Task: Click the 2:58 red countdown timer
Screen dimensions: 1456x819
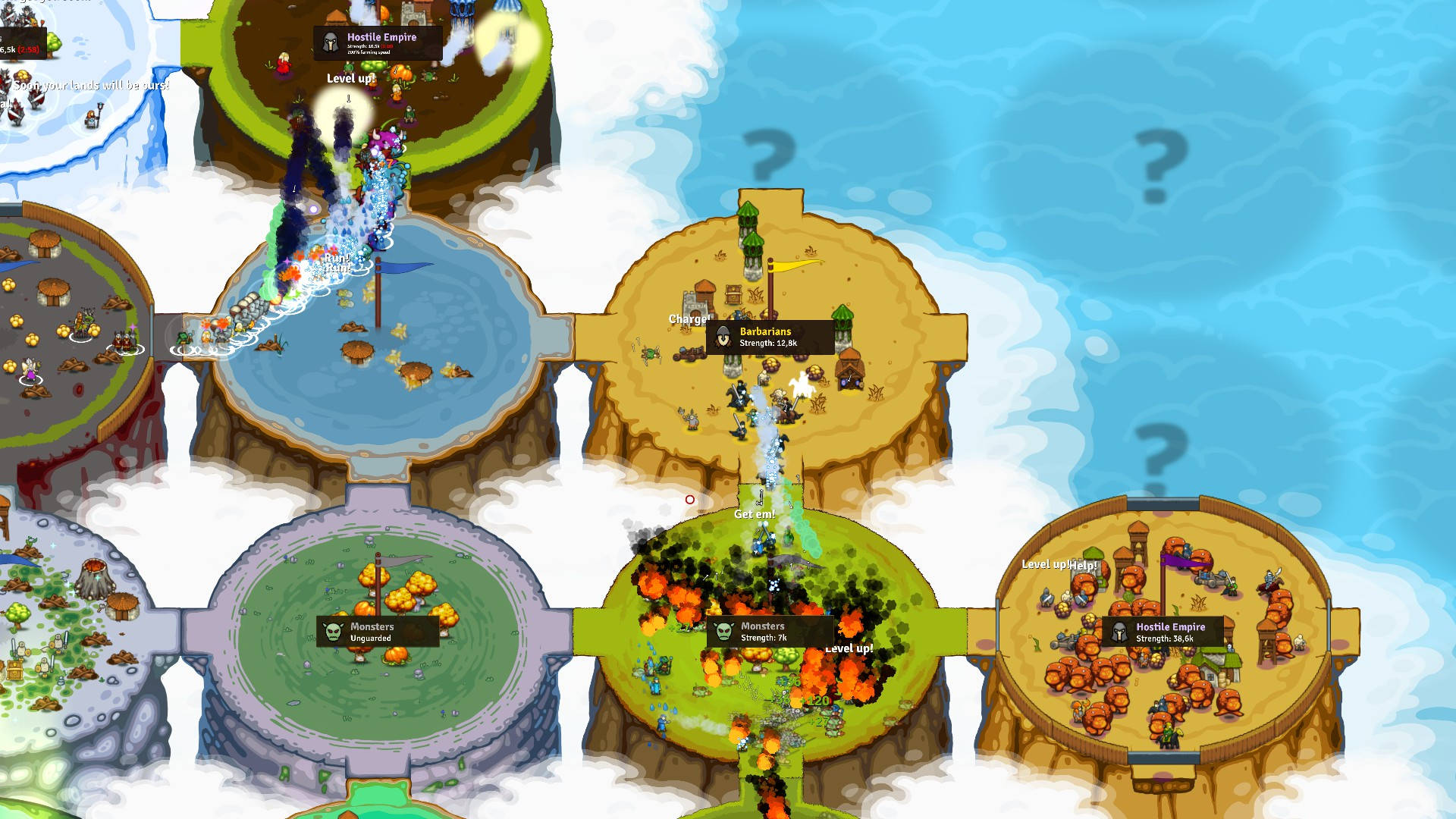Action: tap(30, 51)
